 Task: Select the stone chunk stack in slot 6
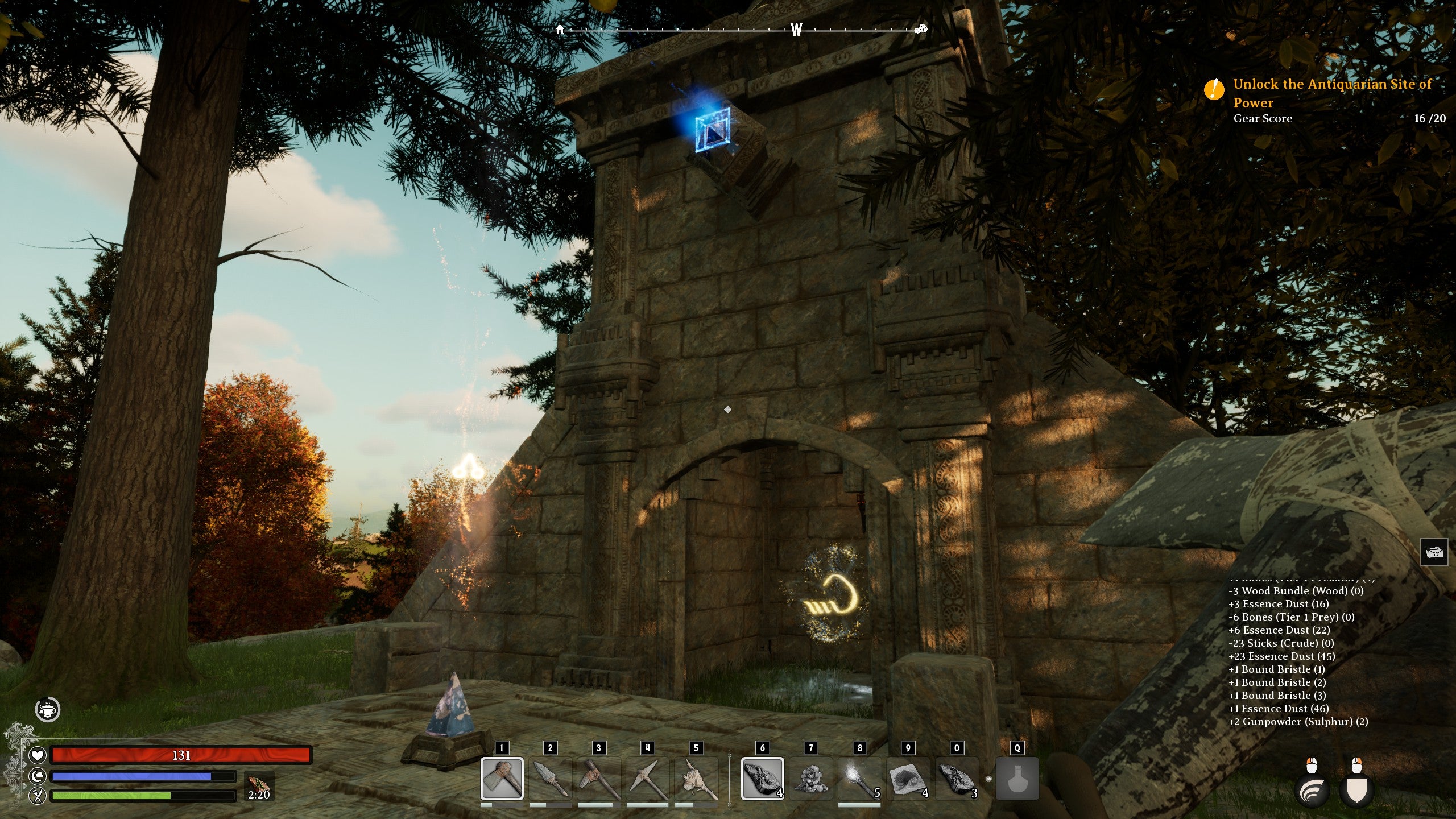tap(762, 778)
